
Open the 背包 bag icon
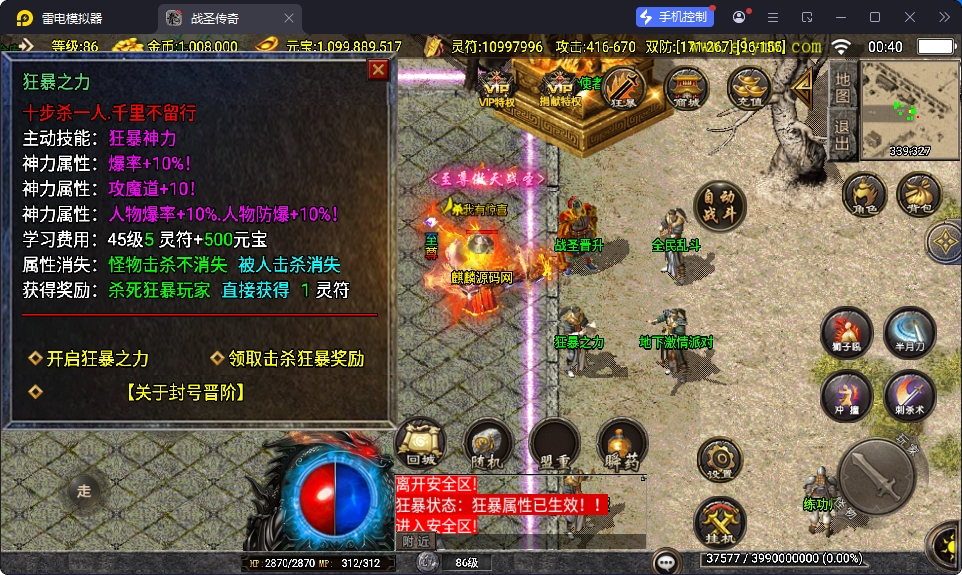point(918,194)
